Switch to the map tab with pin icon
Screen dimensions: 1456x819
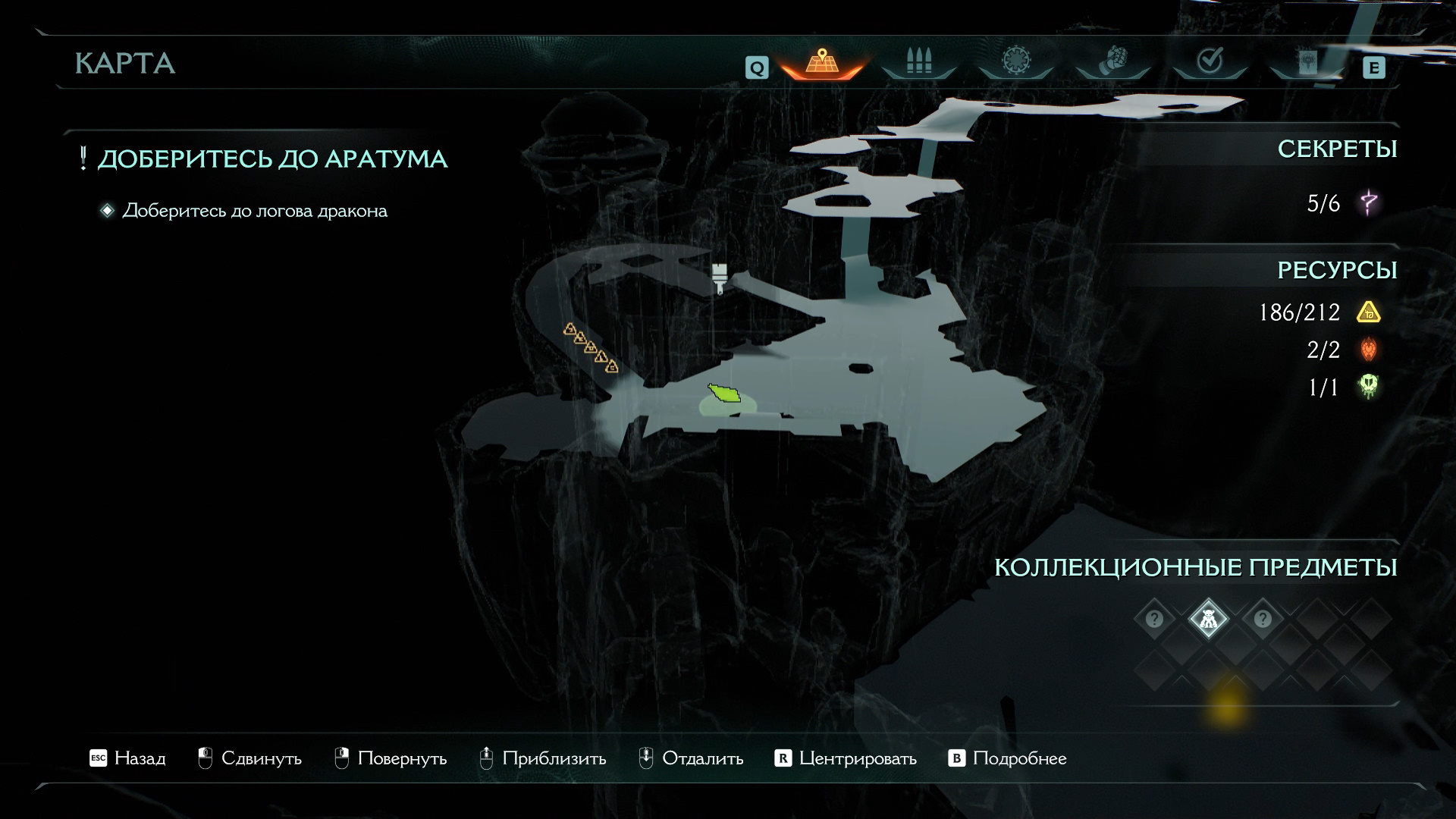(x=822, y=62)
